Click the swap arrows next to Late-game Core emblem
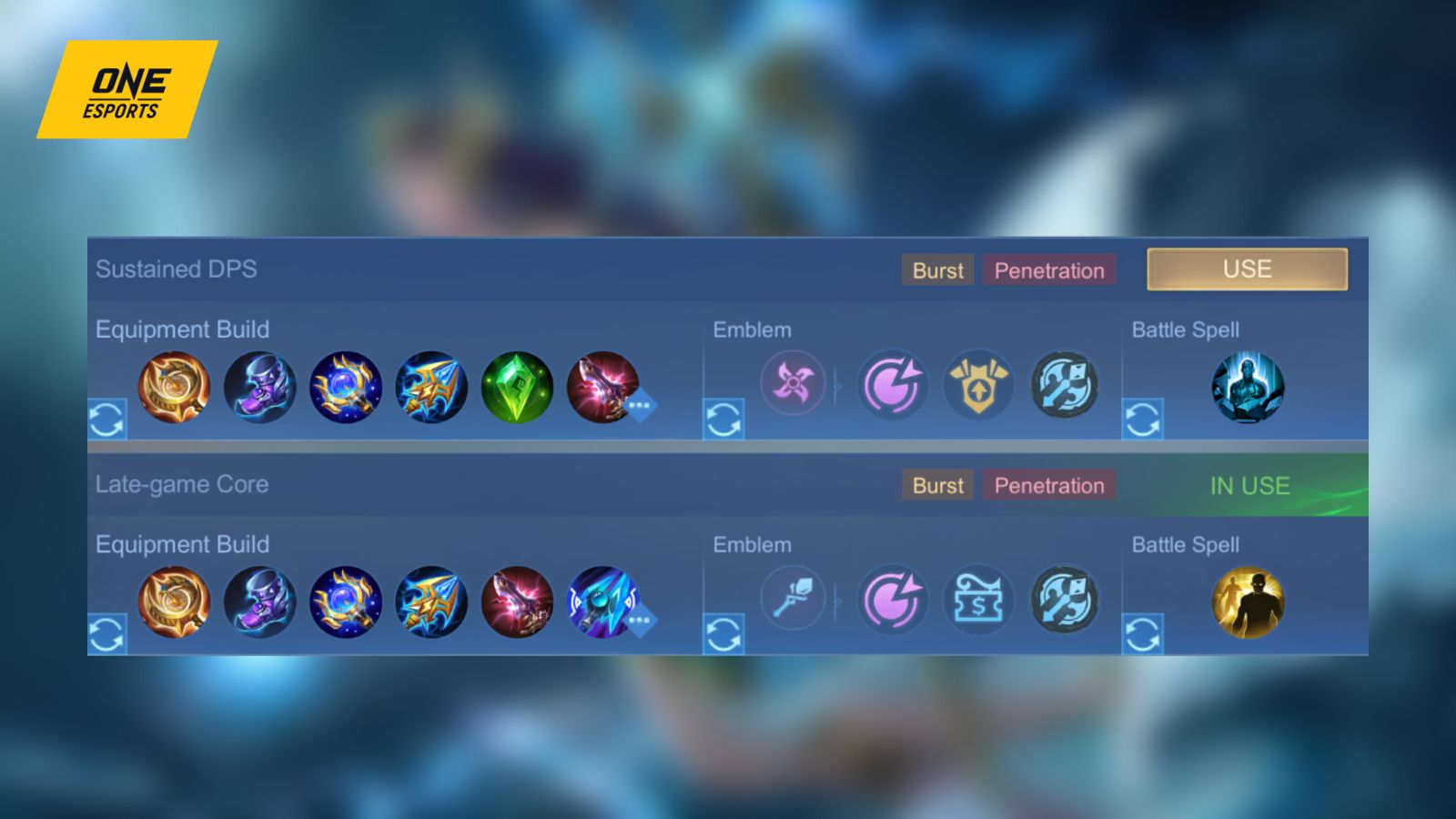The image size is (1456, 819). (x=723, y=634)
